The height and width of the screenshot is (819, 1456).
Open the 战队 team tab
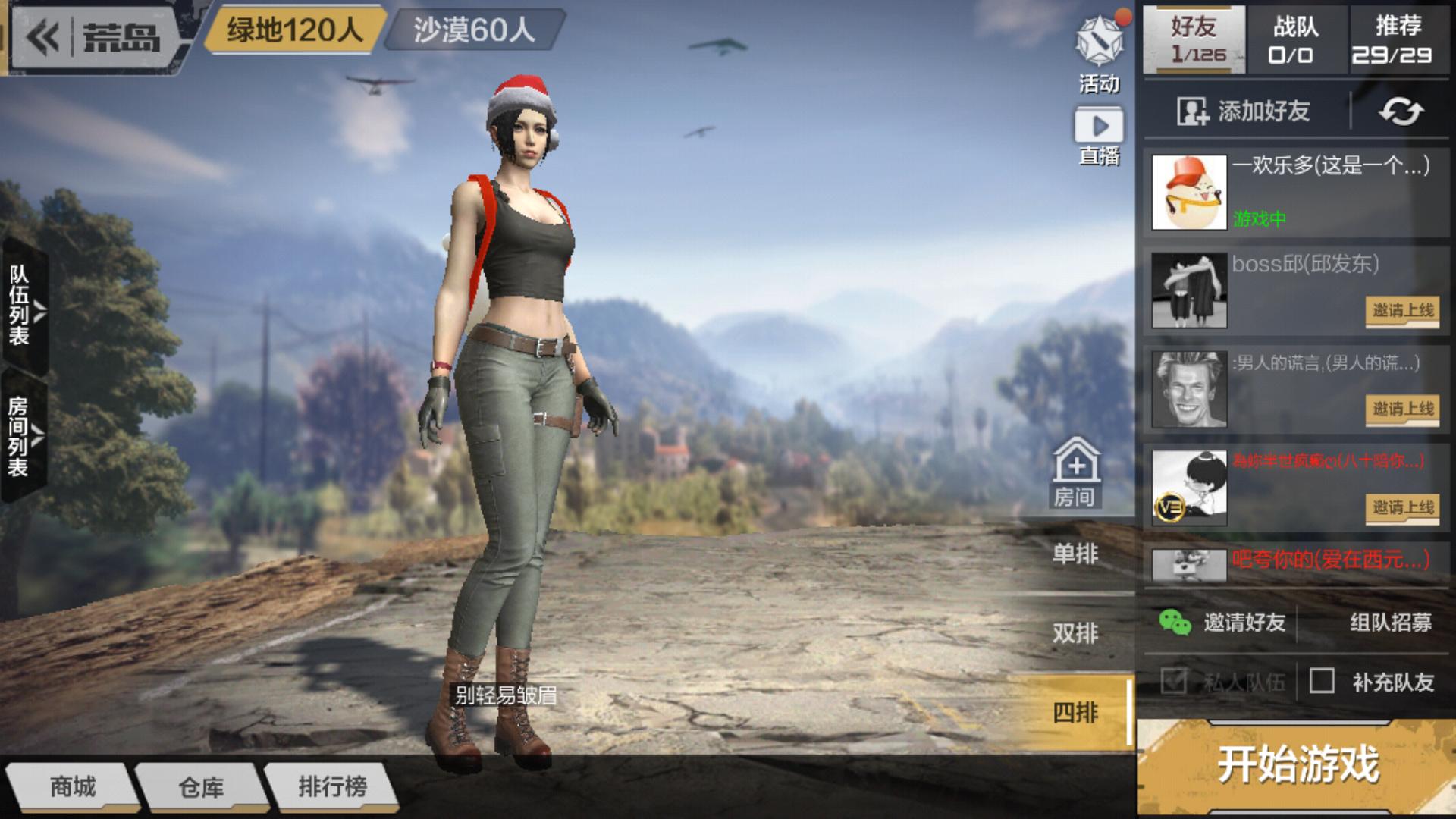tap(1296, 39)
